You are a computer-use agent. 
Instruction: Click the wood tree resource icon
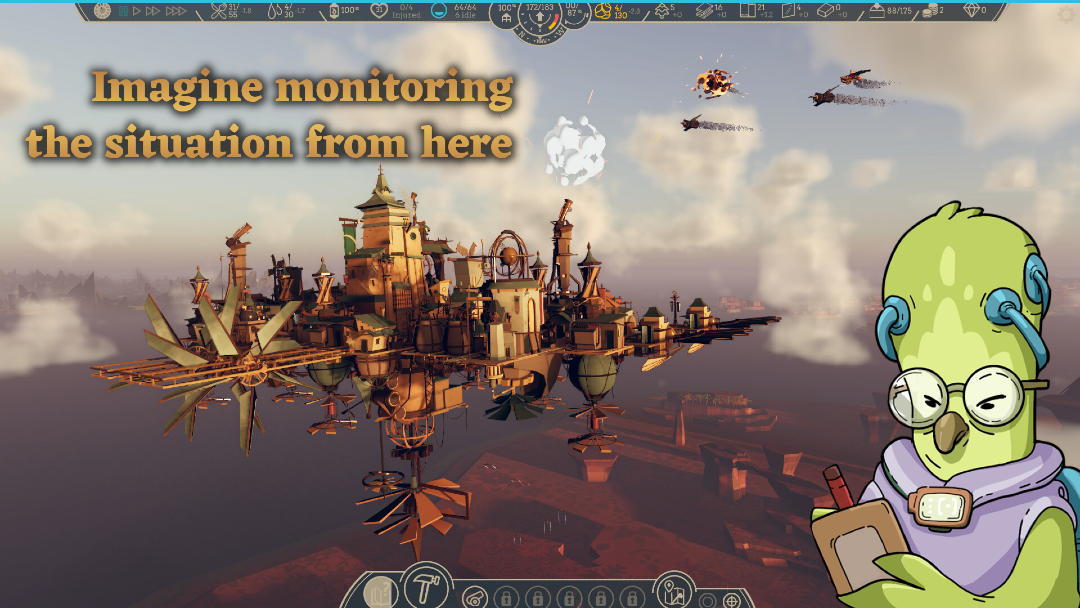[661, 11]
